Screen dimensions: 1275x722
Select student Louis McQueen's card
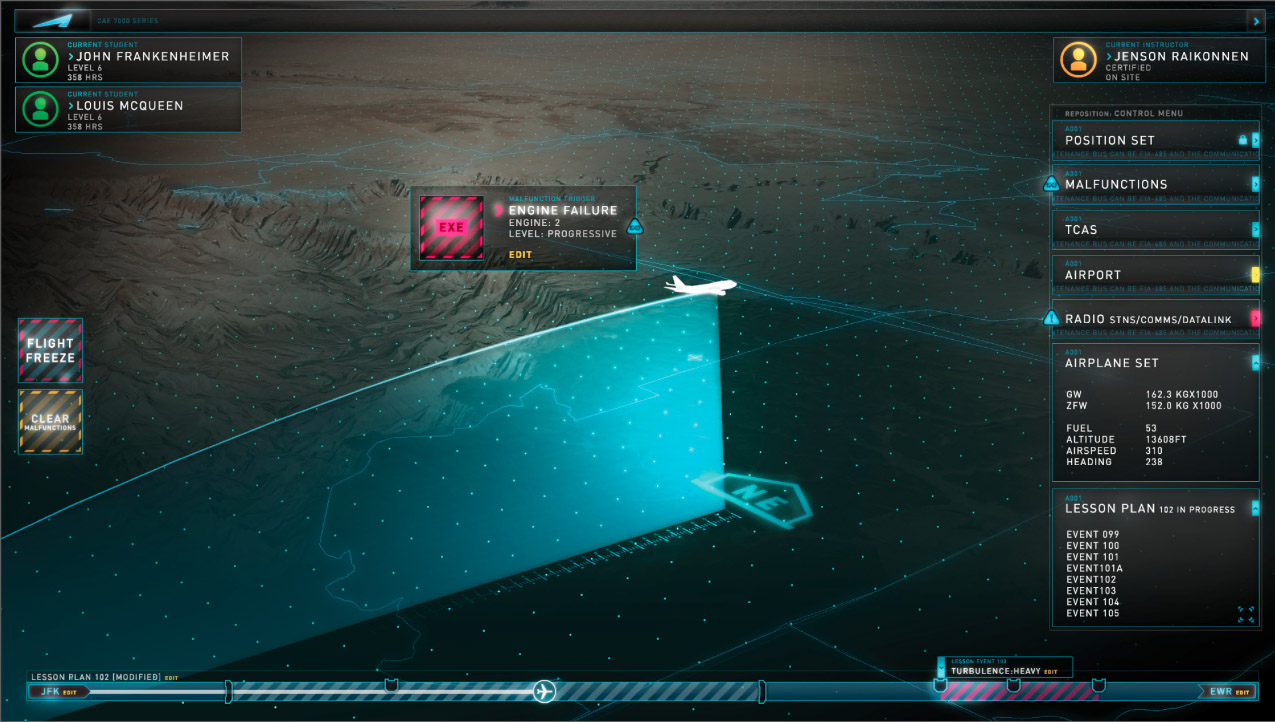128,109
